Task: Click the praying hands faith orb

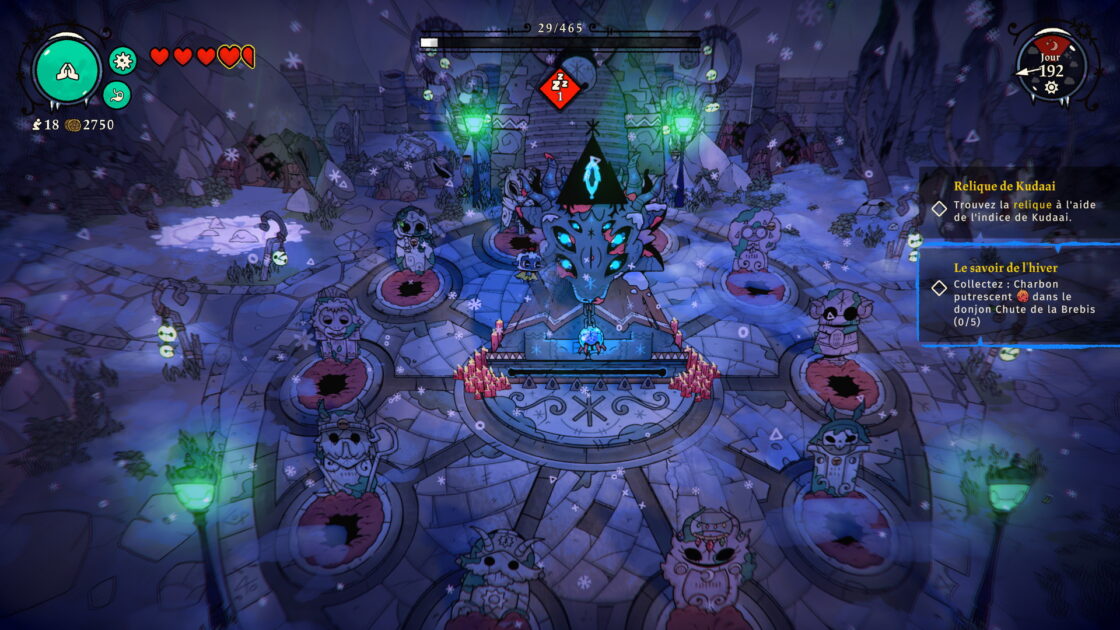Action: pos(67,71)
